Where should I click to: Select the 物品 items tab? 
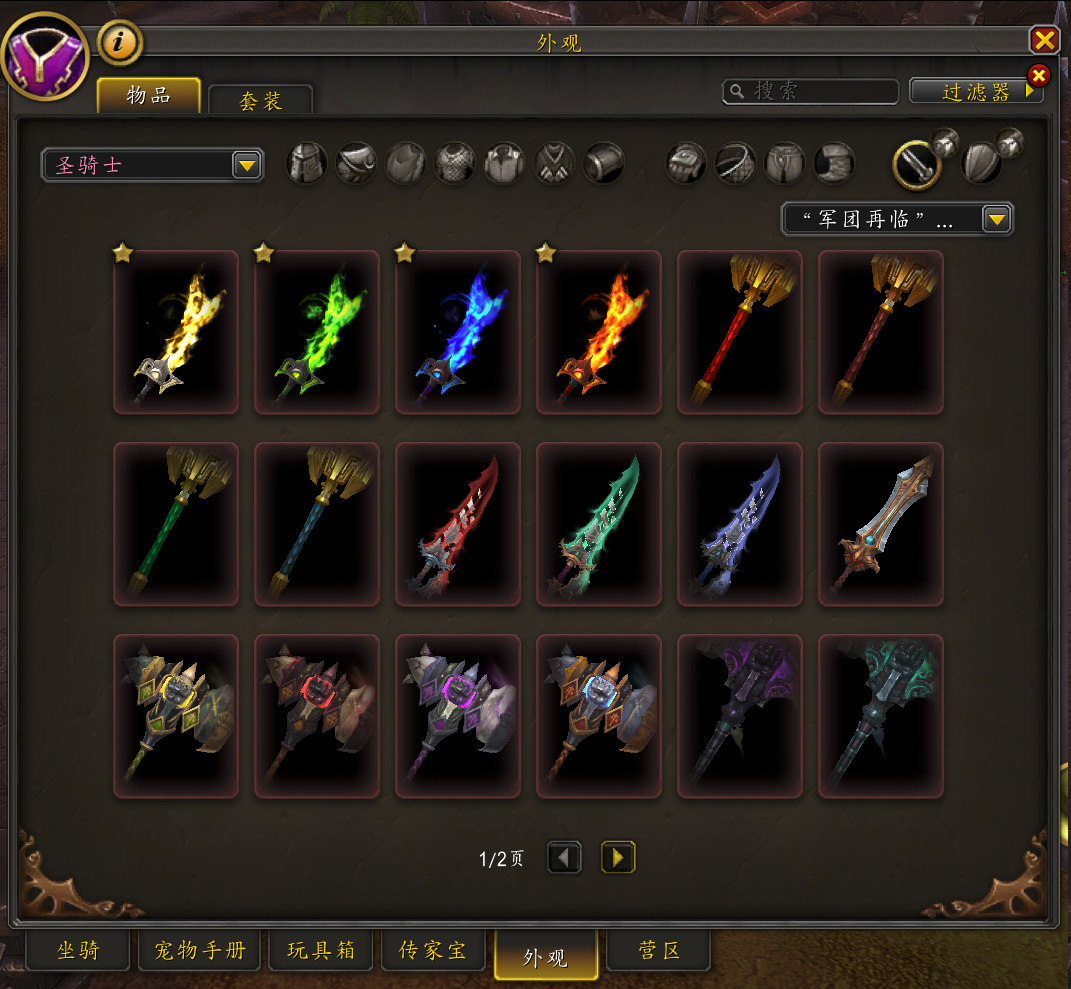point(149,96)
